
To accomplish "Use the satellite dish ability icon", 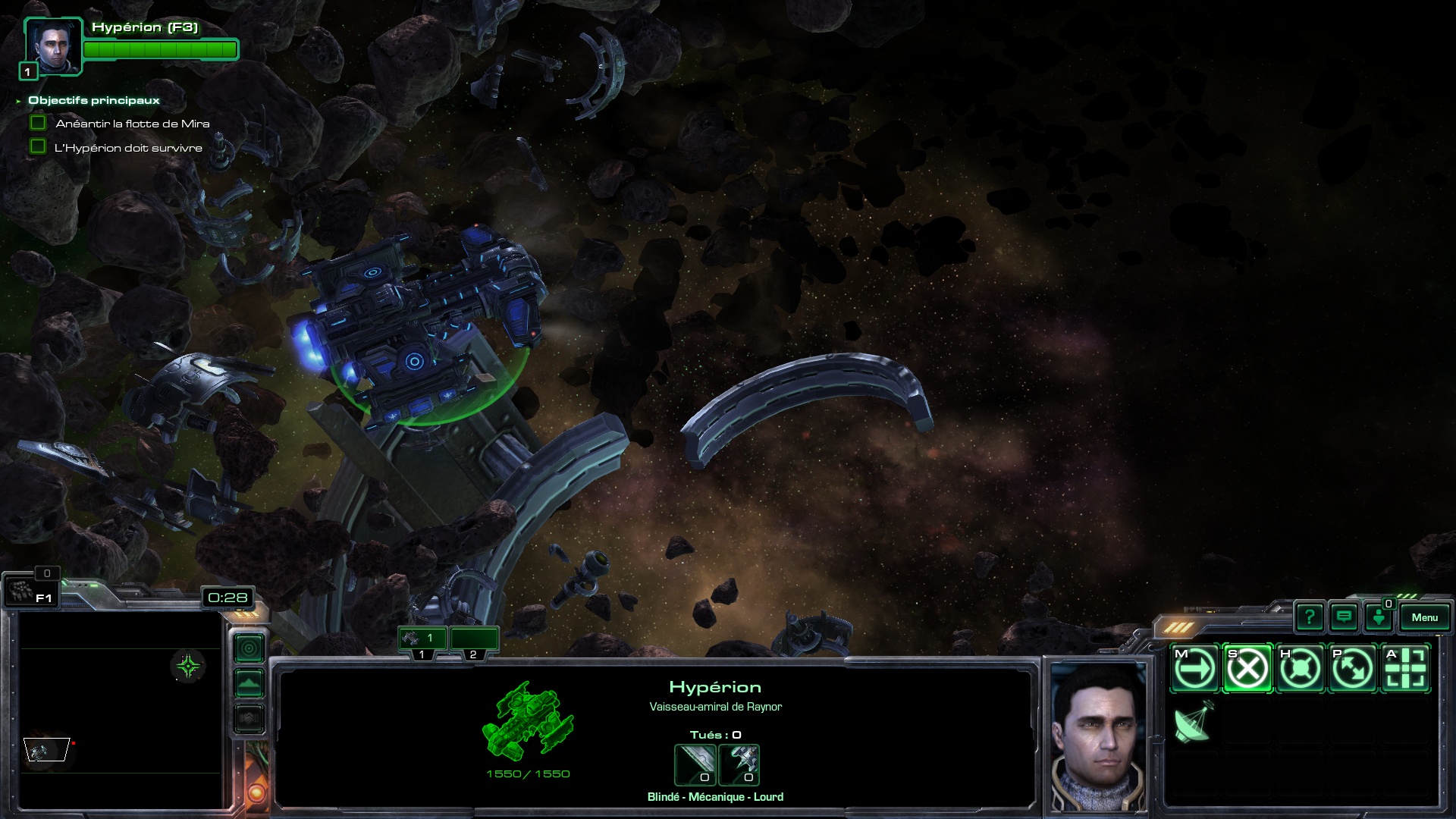I will tap(1194, 722).
